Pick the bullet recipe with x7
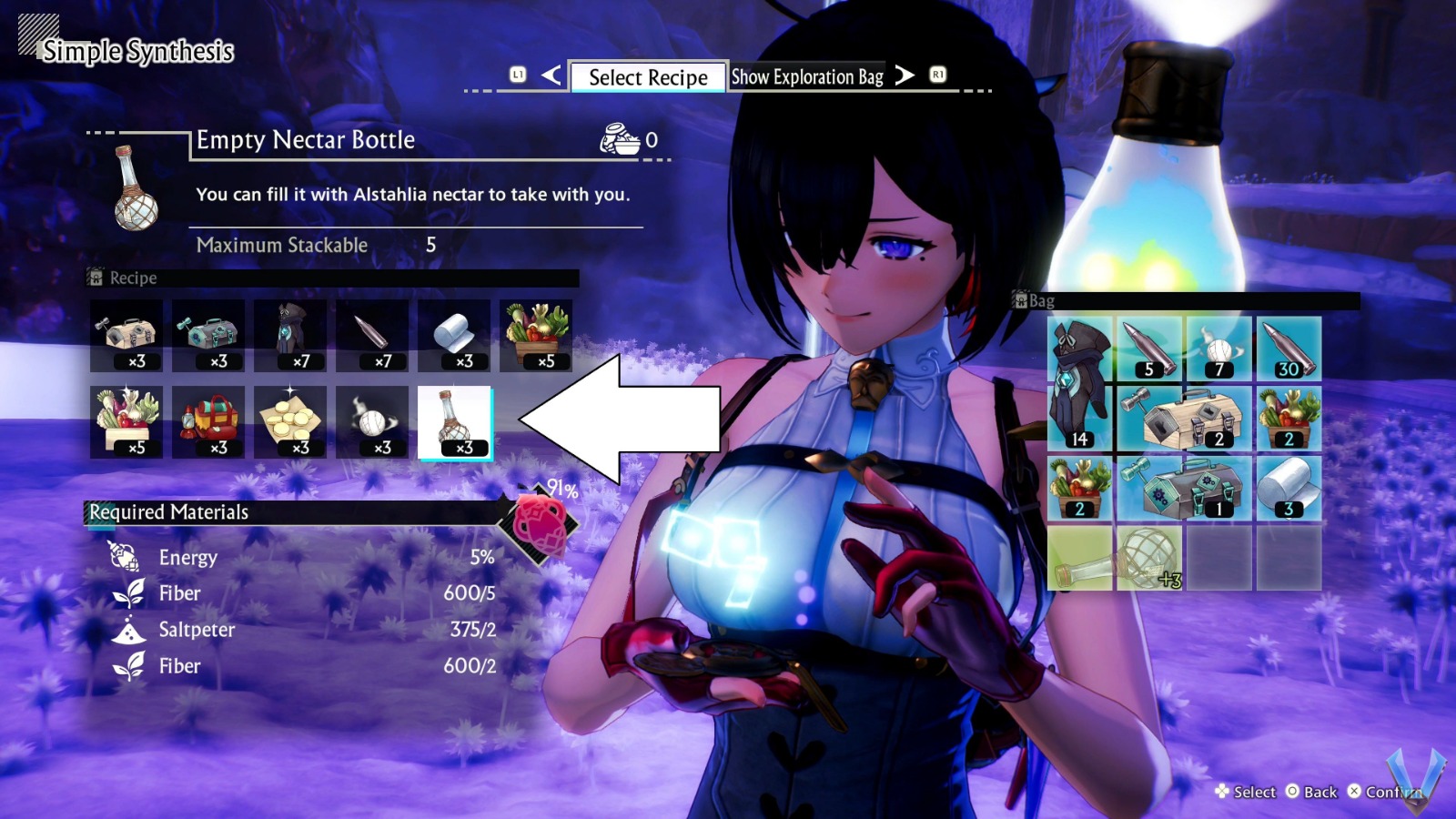Image resolution: width=1456 pixels, height=819 pixels. [372, 336]
